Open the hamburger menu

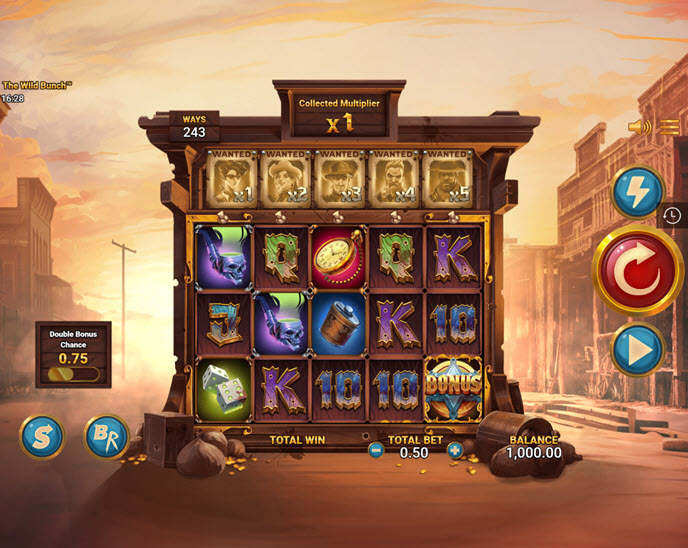(669, 127)
